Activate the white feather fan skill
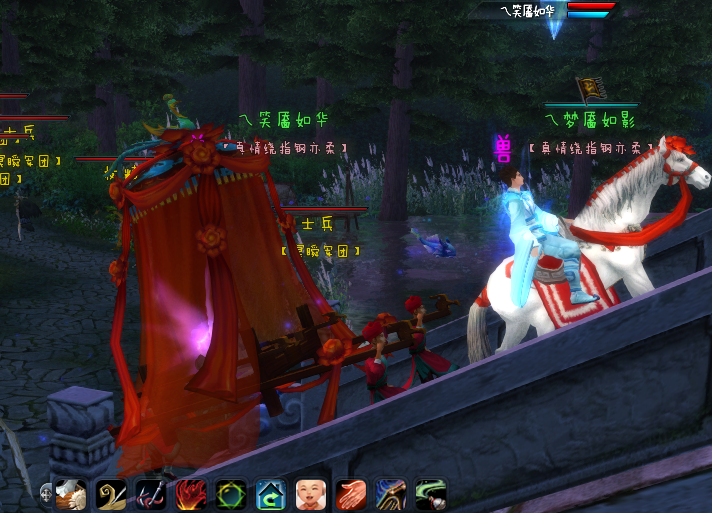This screenshot has height=513, width=712. coord(71,494)
